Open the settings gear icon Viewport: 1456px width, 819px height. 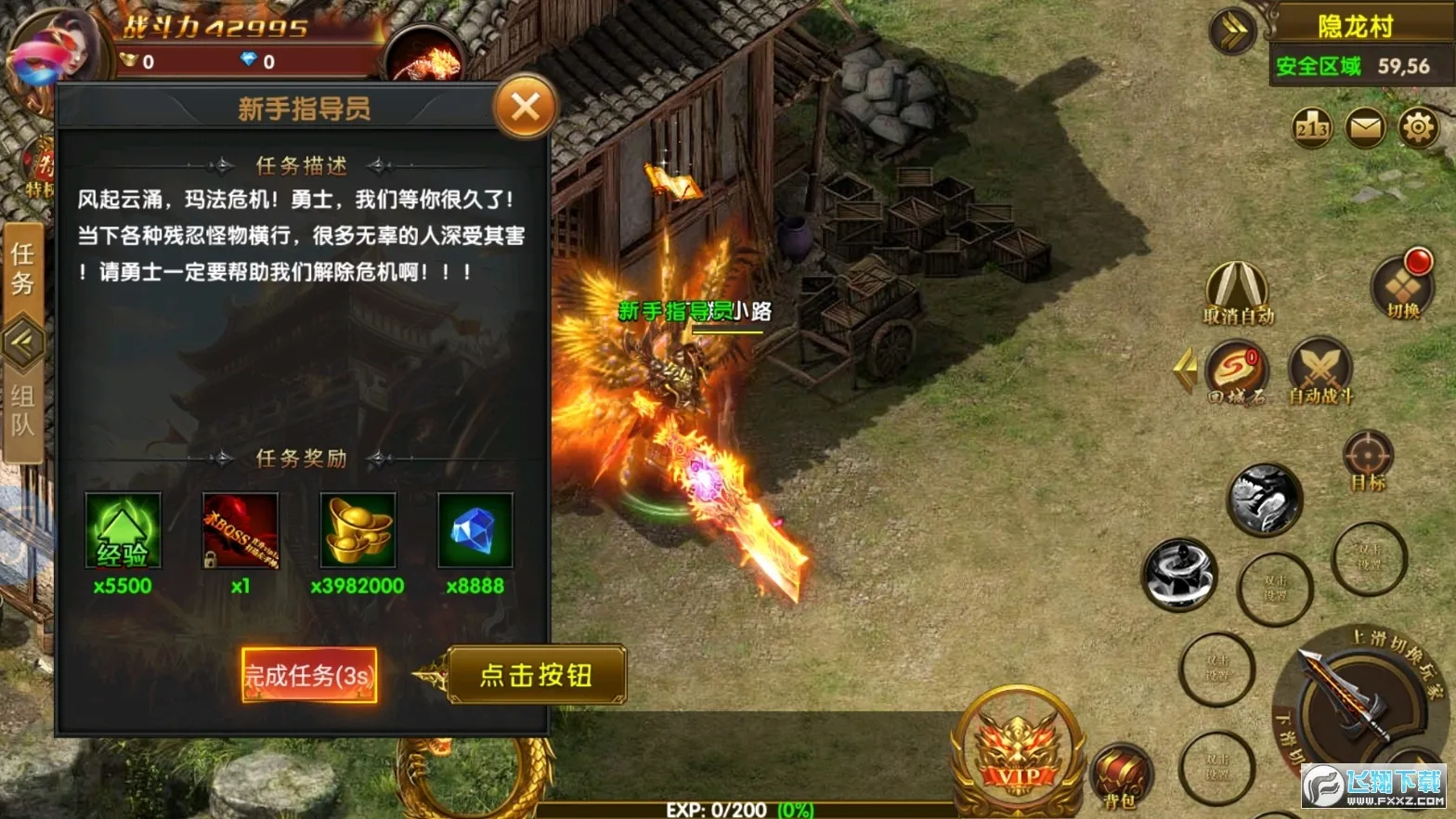[1418, 127]
